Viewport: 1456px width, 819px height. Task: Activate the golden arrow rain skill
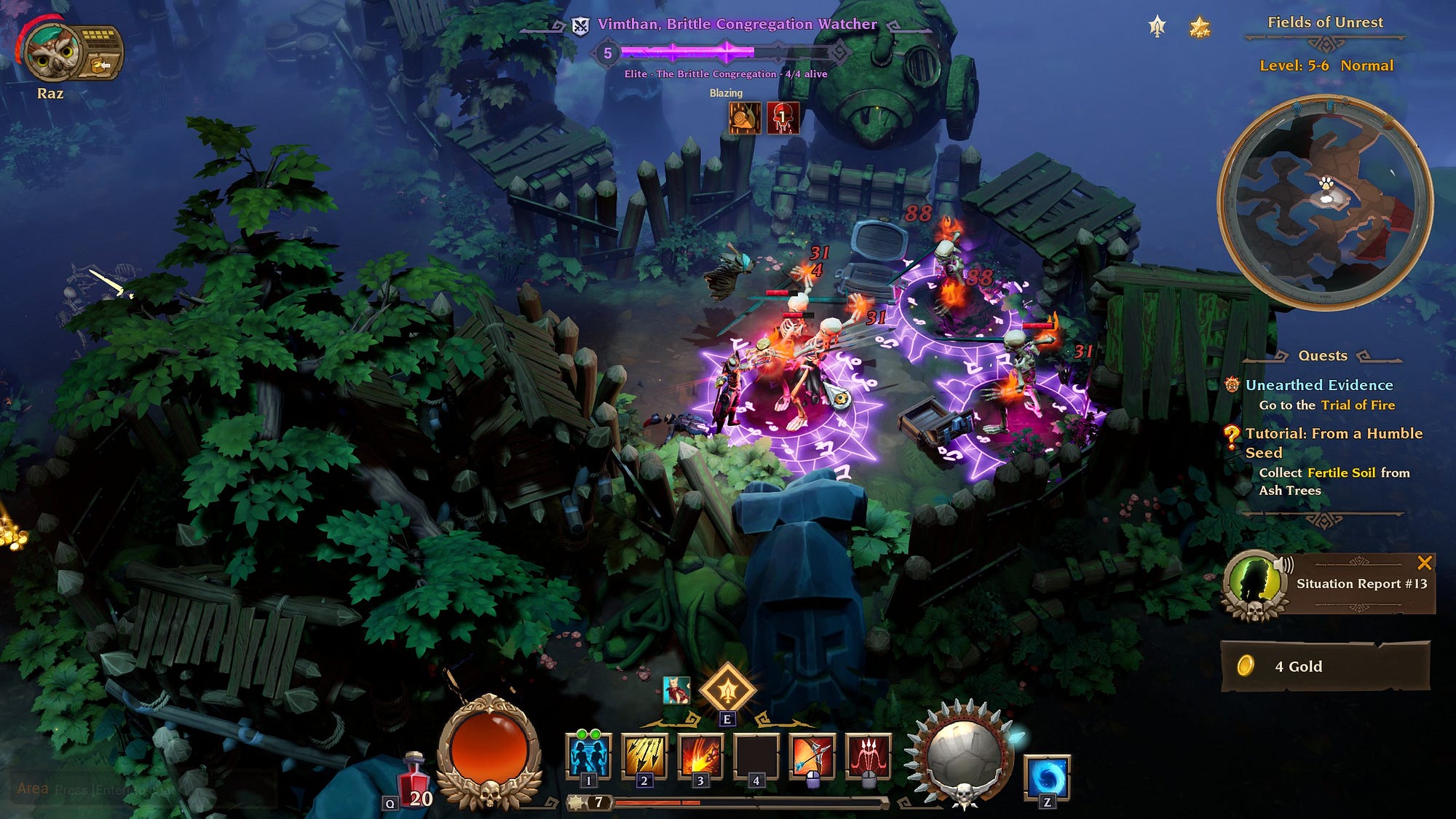coord(644,756)
